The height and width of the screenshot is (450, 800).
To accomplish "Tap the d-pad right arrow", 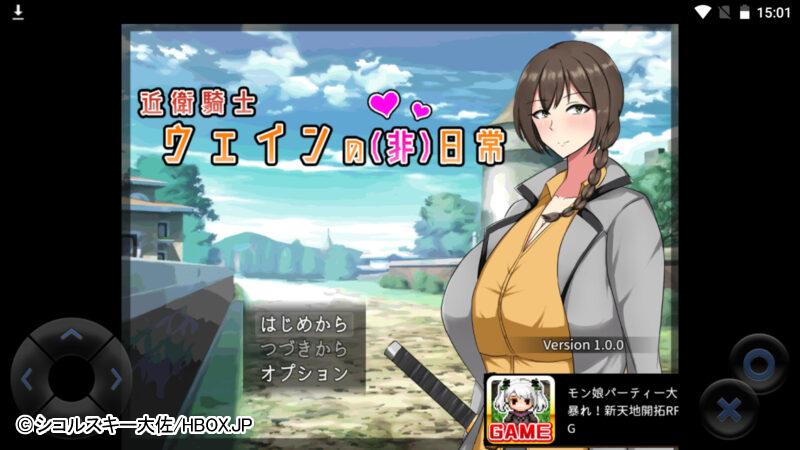I will (x=115, y=379).
